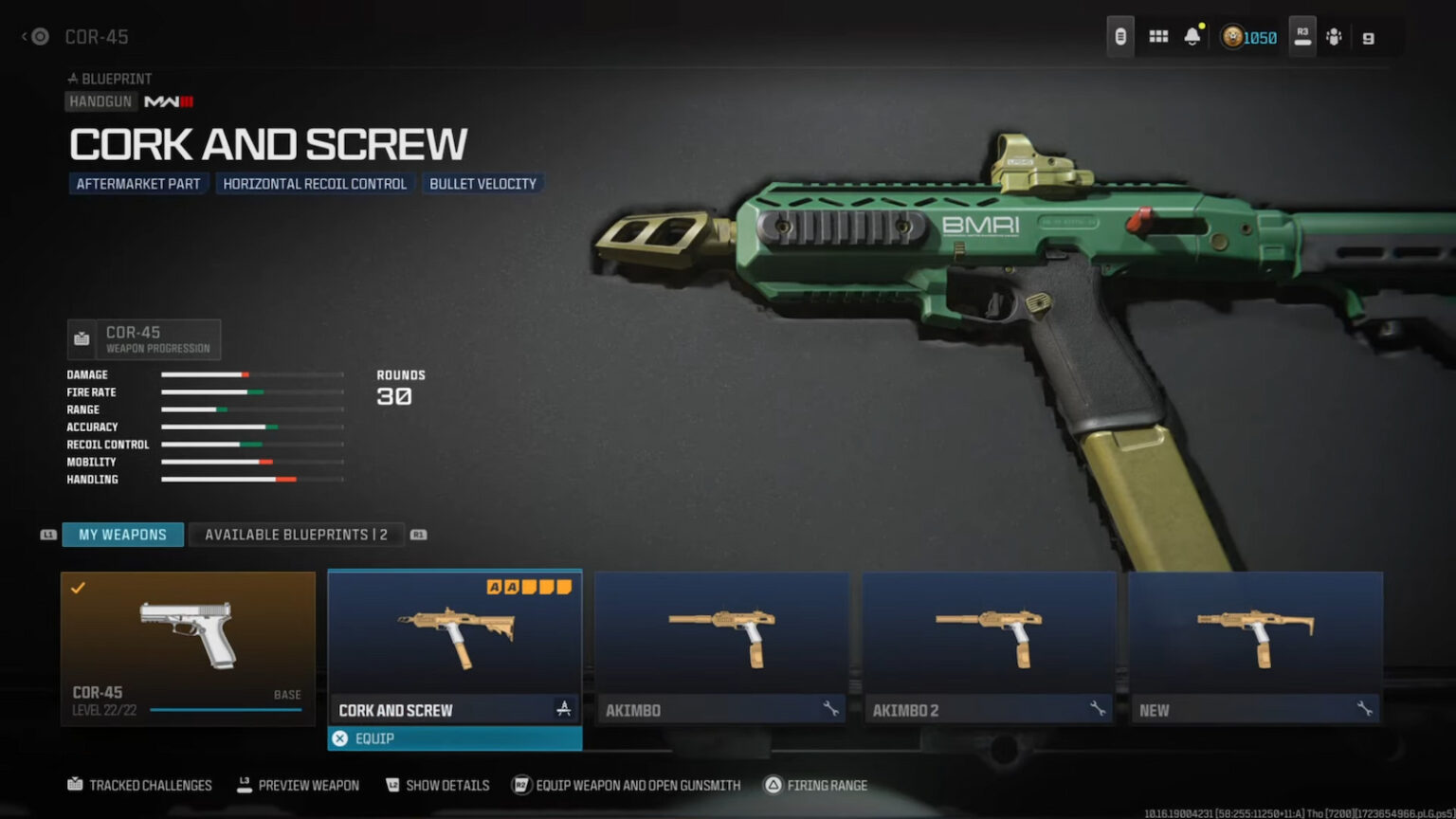This screenshot has width=1456, height=819.
Task: Open the Available Blueprints tab
Action: point(297,534)
